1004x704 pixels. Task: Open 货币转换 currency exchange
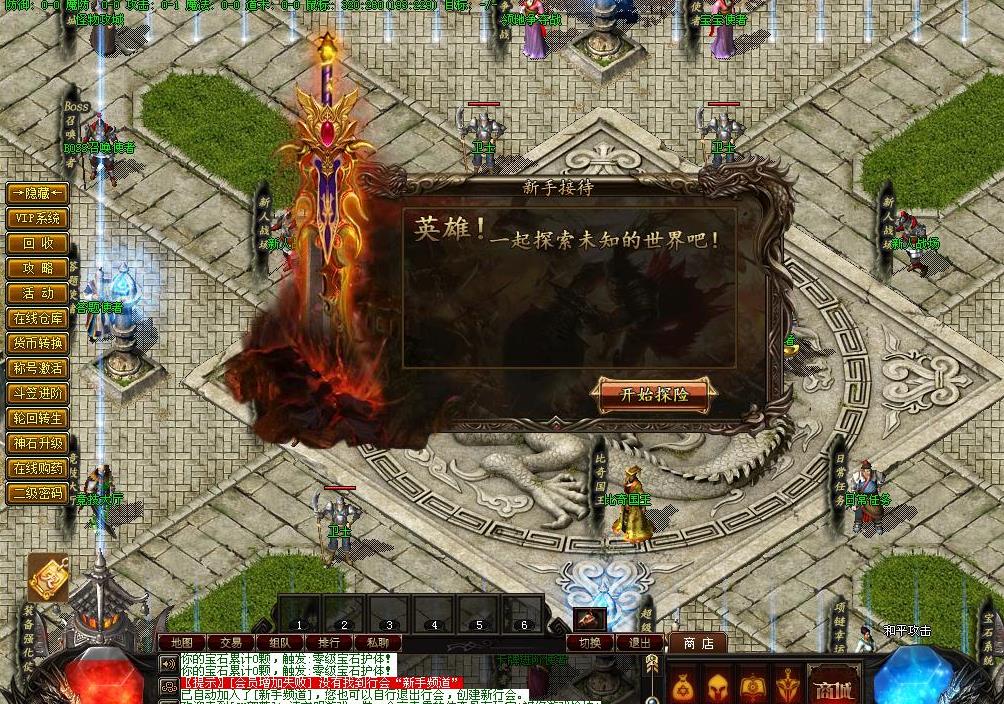(x=38, y=343)
